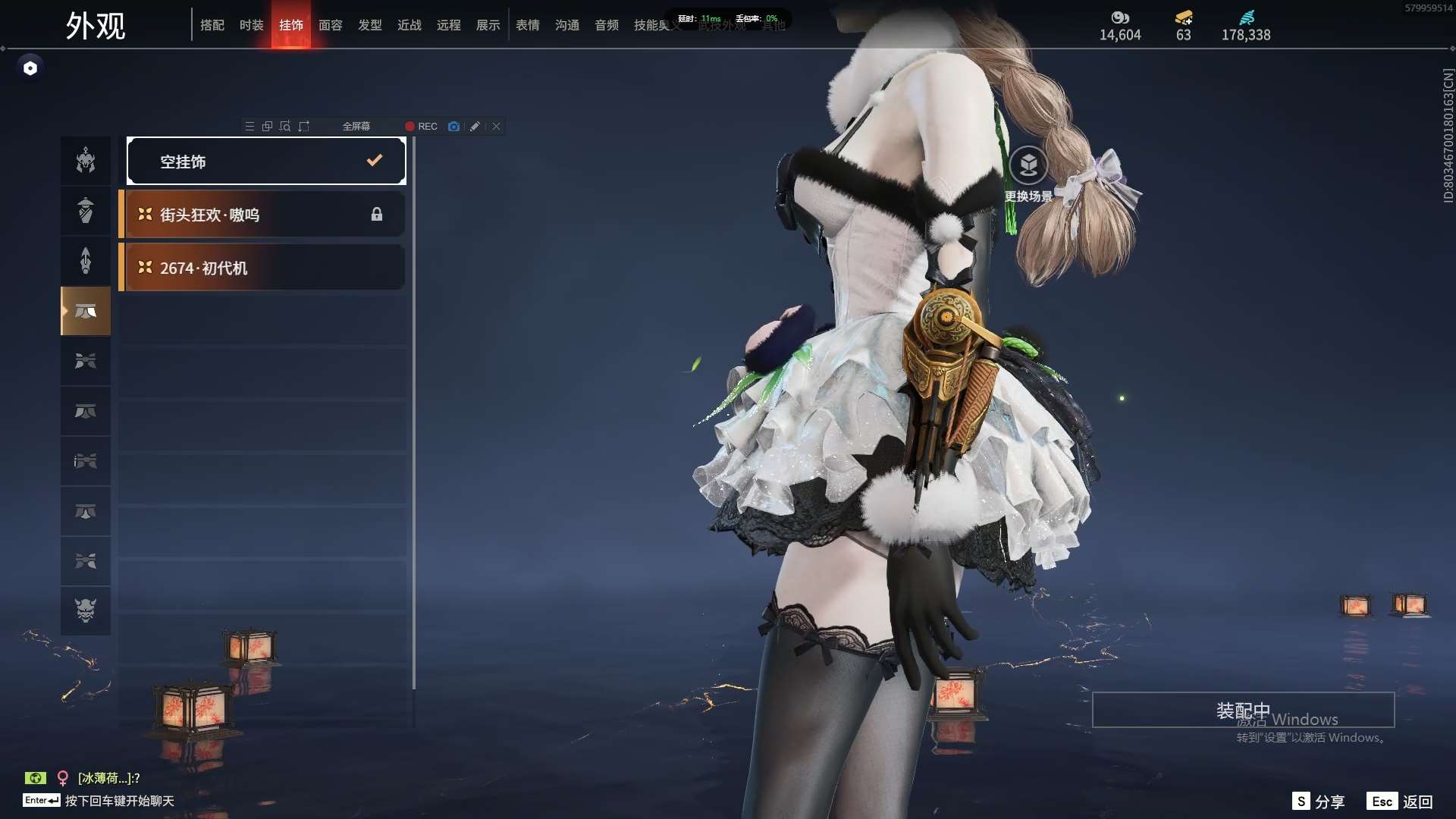Click the 更换场景 change scene button
The width and height of the screenshot is (1456, 819).
point(1028,174)
